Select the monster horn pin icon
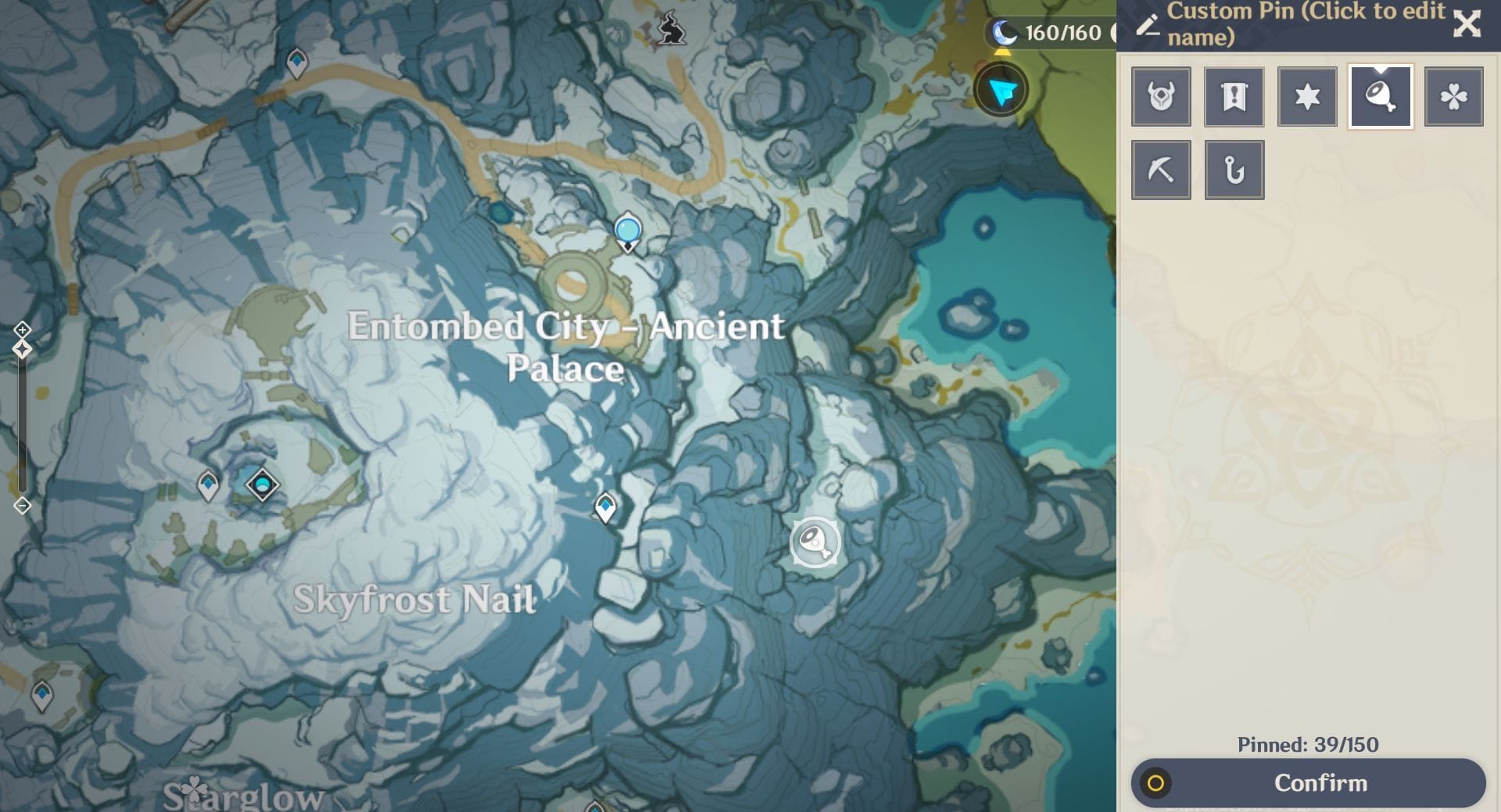The width and height of the screenshot is (1501, 812). click(1161, 95)
